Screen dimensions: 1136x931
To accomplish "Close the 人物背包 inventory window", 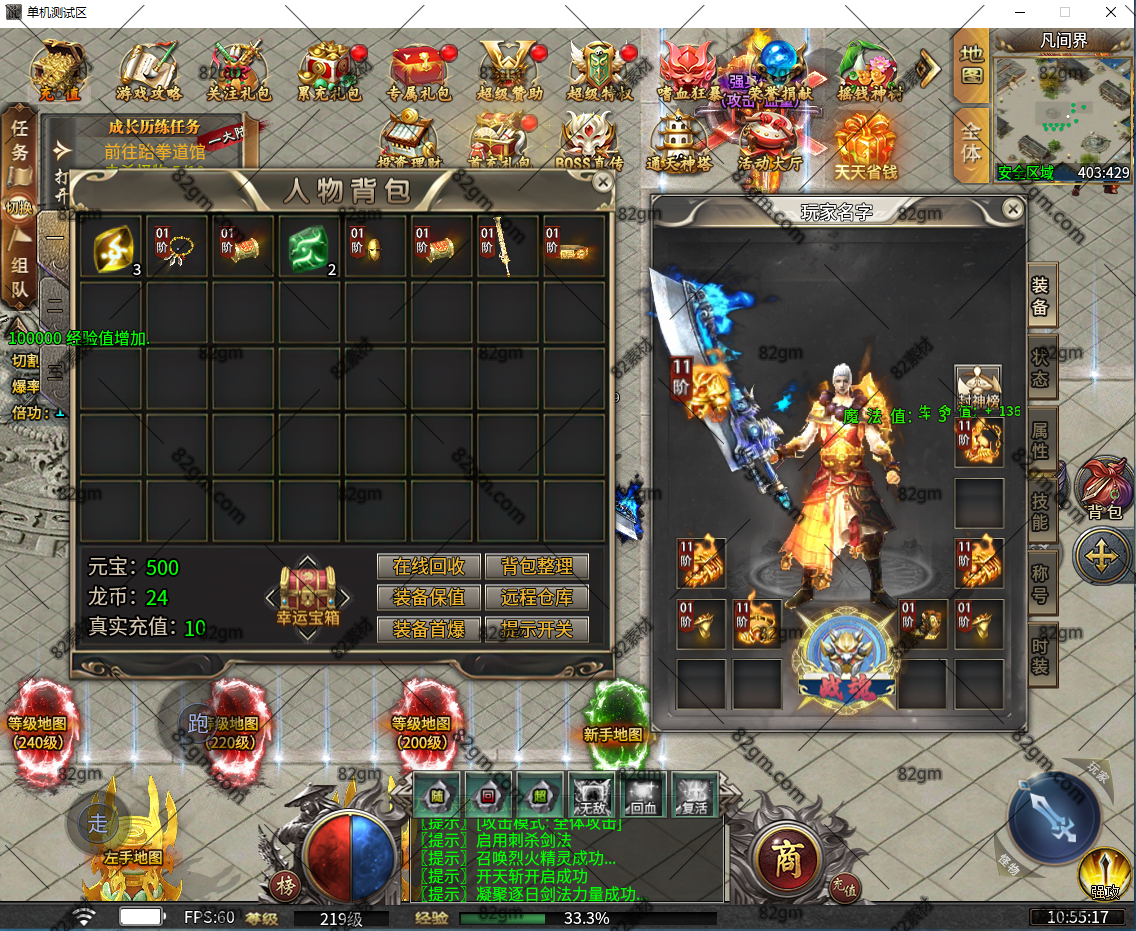I will coord(602,182).
